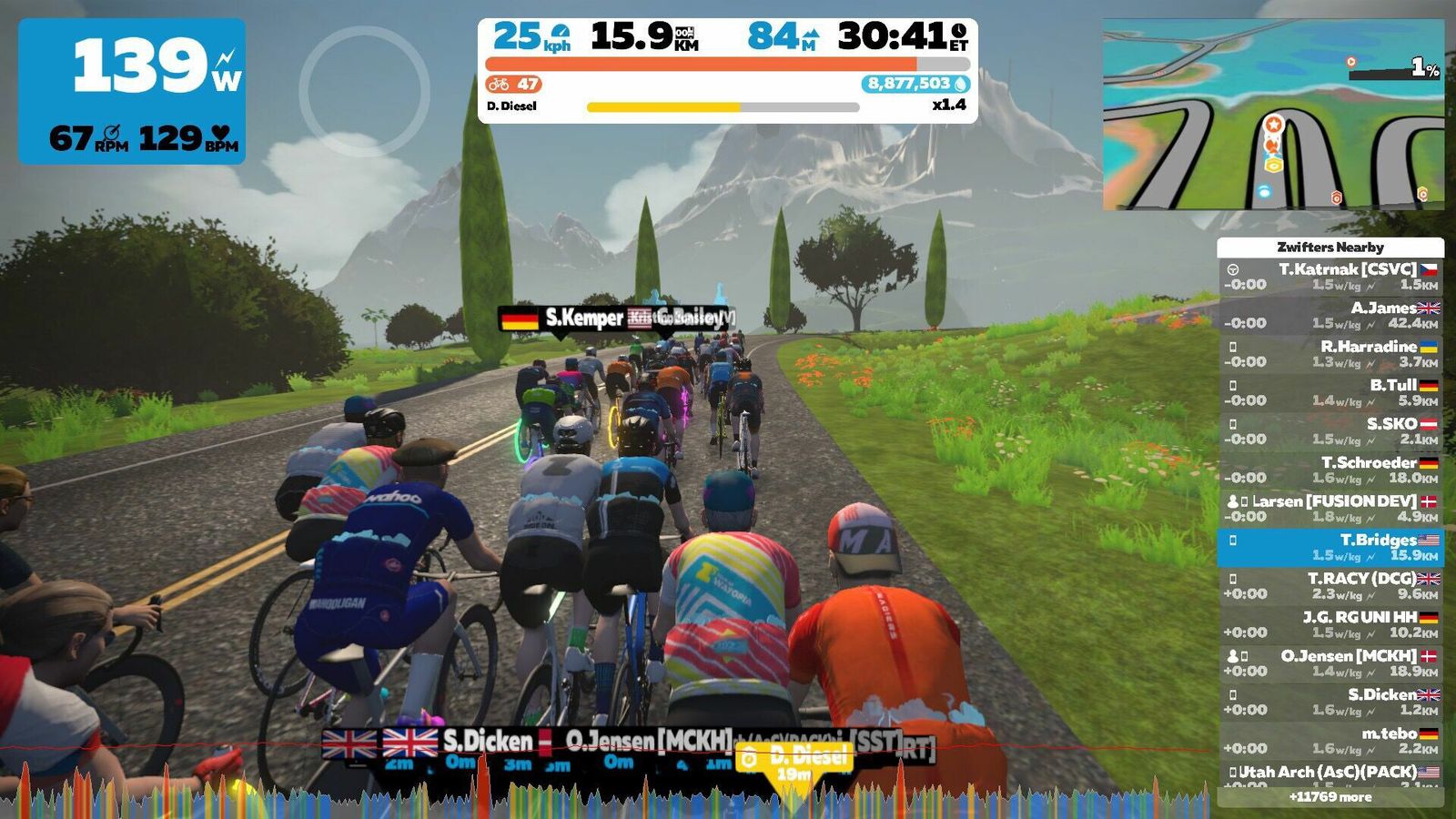Select the 139 W power panel
The image size is (1456, 819).
[x=132, y=91]
